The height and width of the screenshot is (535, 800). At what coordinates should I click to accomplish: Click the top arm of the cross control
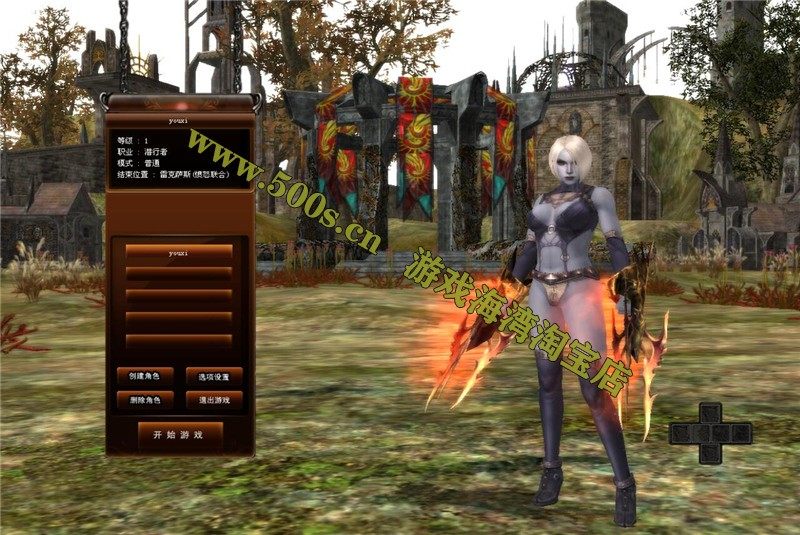point(710,412)
